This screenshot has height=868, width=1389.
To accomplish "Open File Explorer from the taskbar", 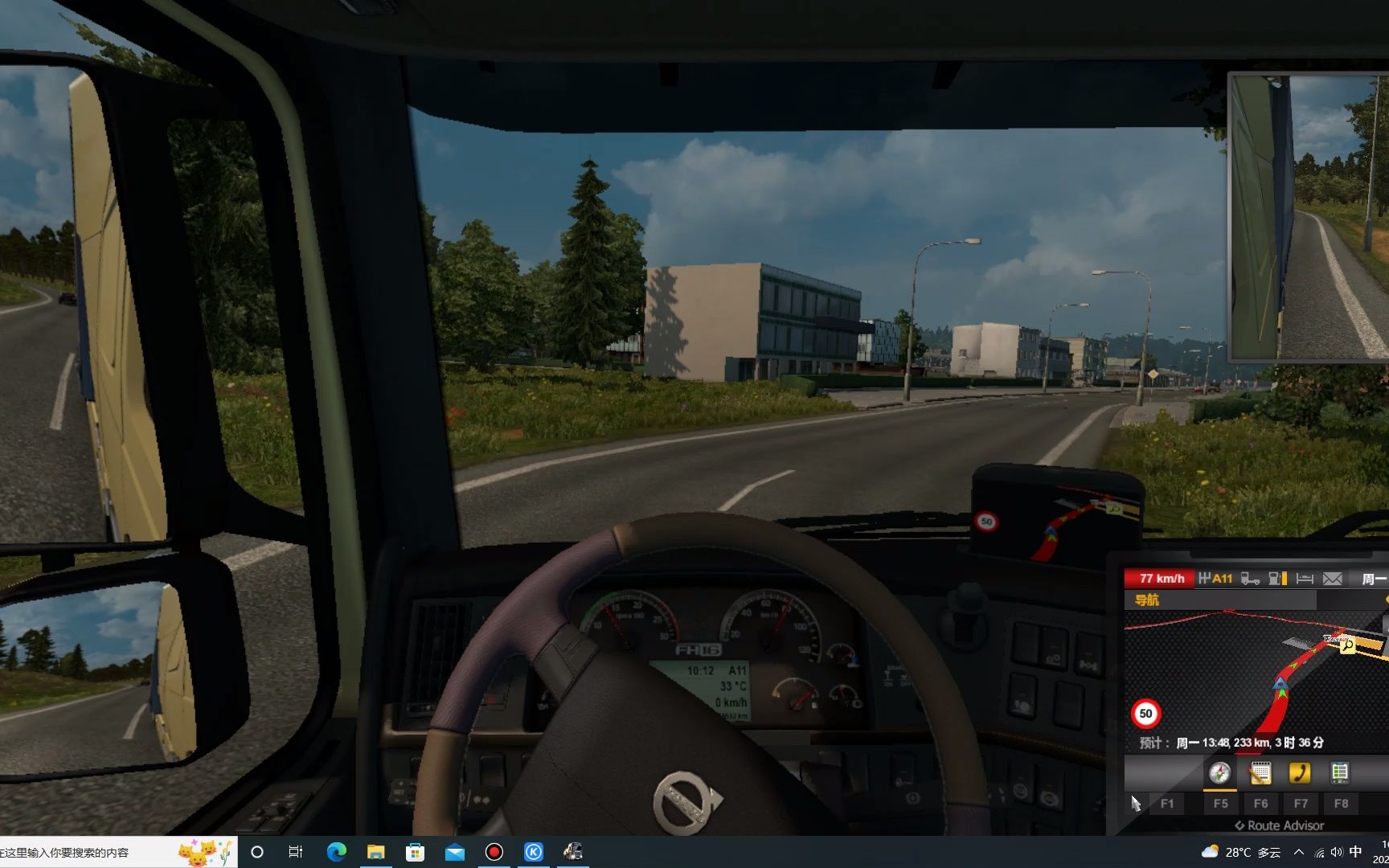I will (x=375, y=852).
